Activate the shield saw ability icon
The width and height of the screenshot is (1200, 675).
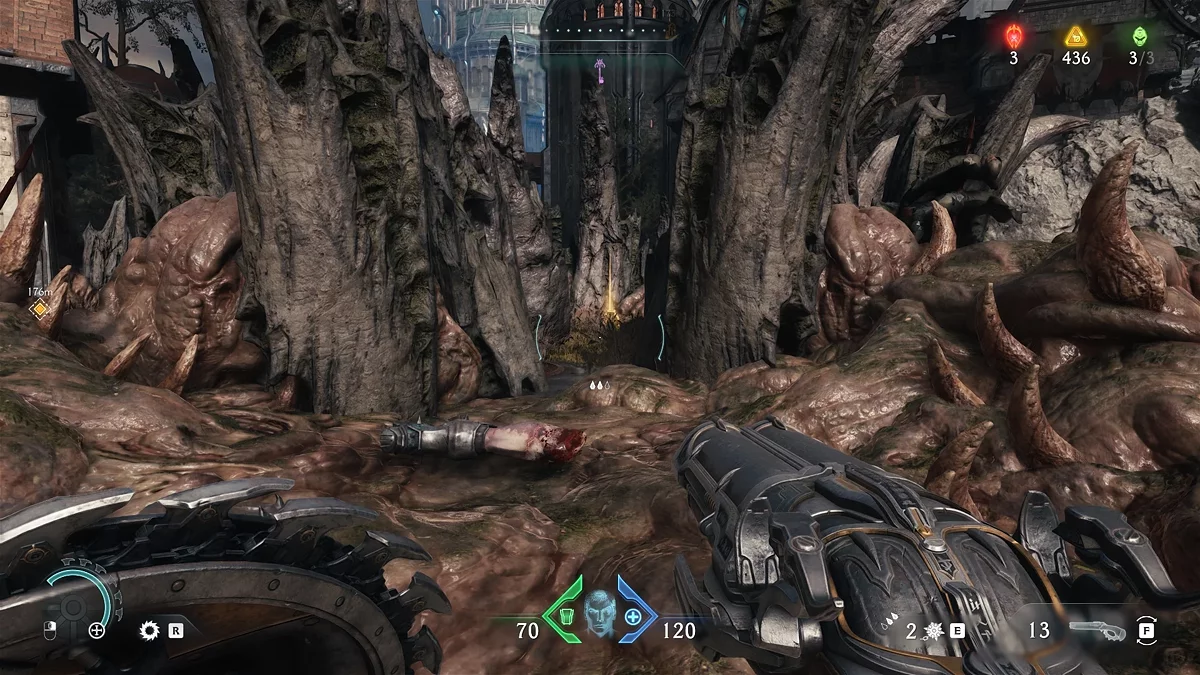pos(150,630)
